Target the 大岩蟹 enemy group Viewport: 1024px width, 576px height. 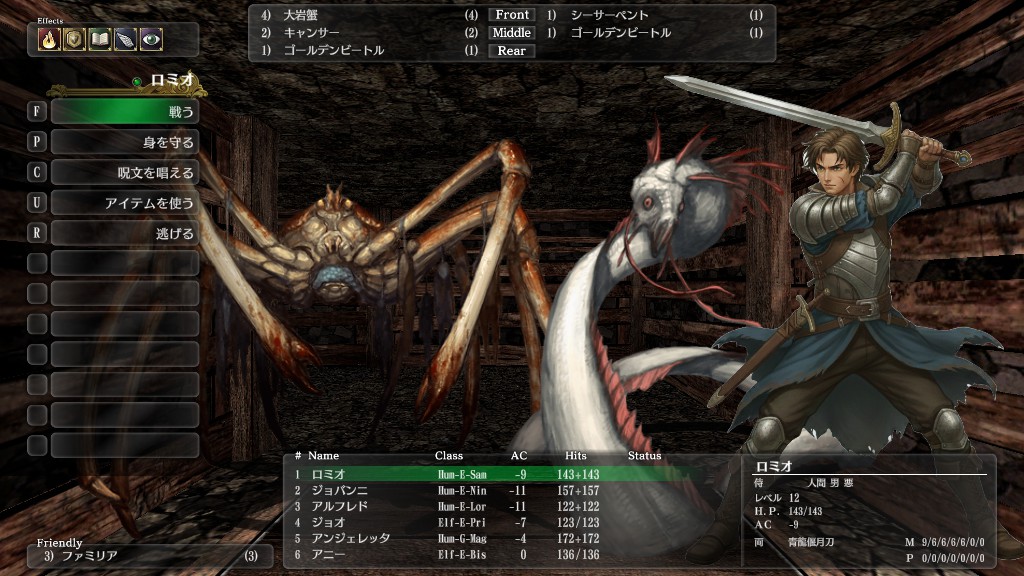(303, 15)
